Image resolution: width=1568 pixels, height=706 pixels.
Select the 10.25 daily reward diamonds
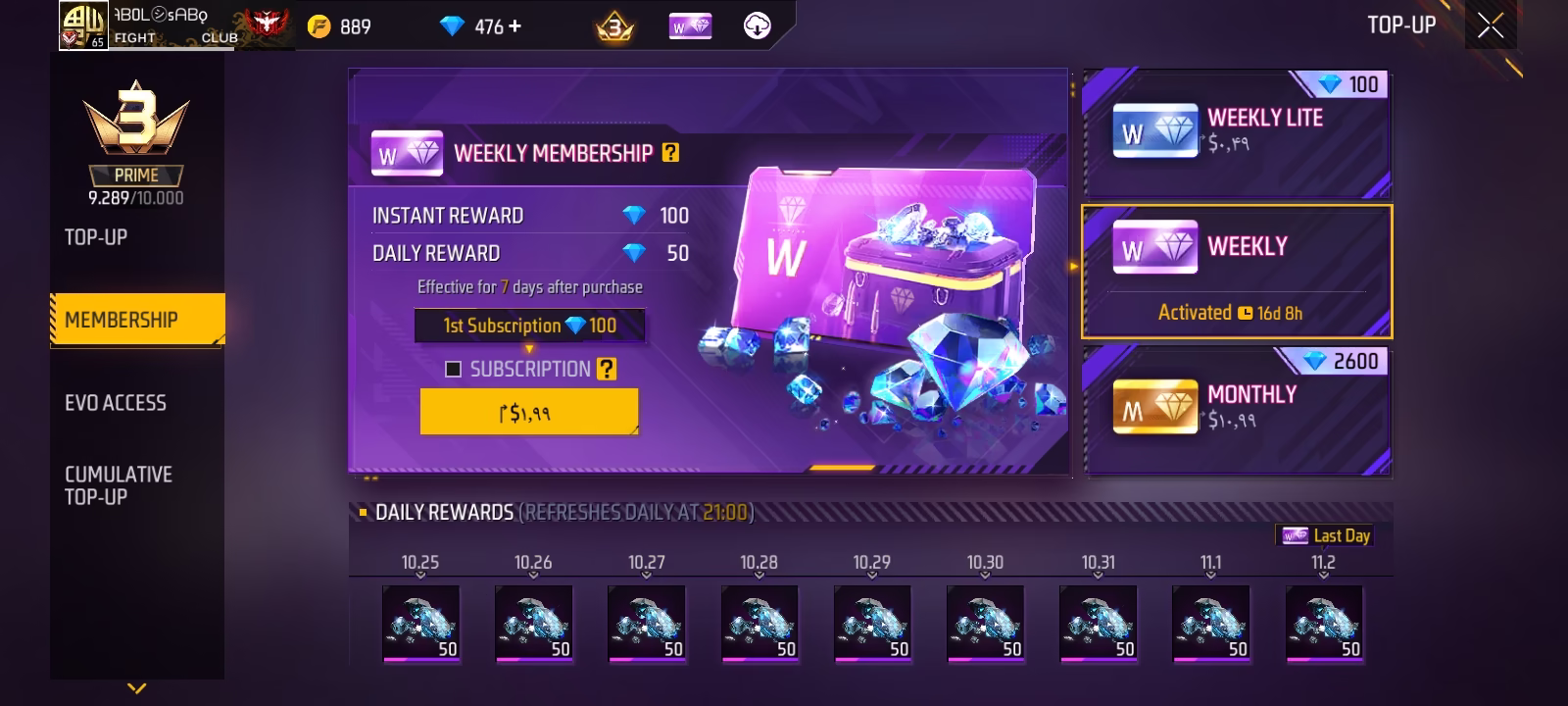420,624
